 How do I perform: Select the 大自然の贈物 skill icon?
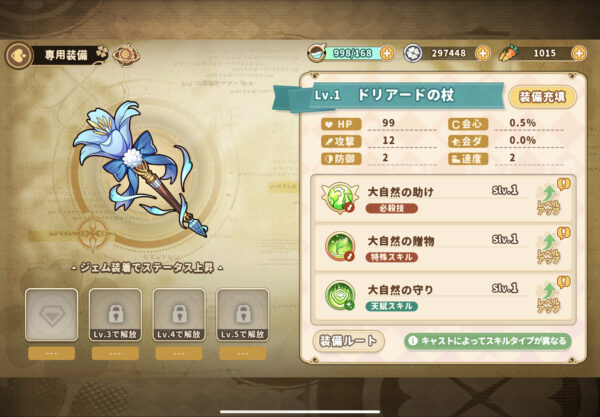(339, 246)
